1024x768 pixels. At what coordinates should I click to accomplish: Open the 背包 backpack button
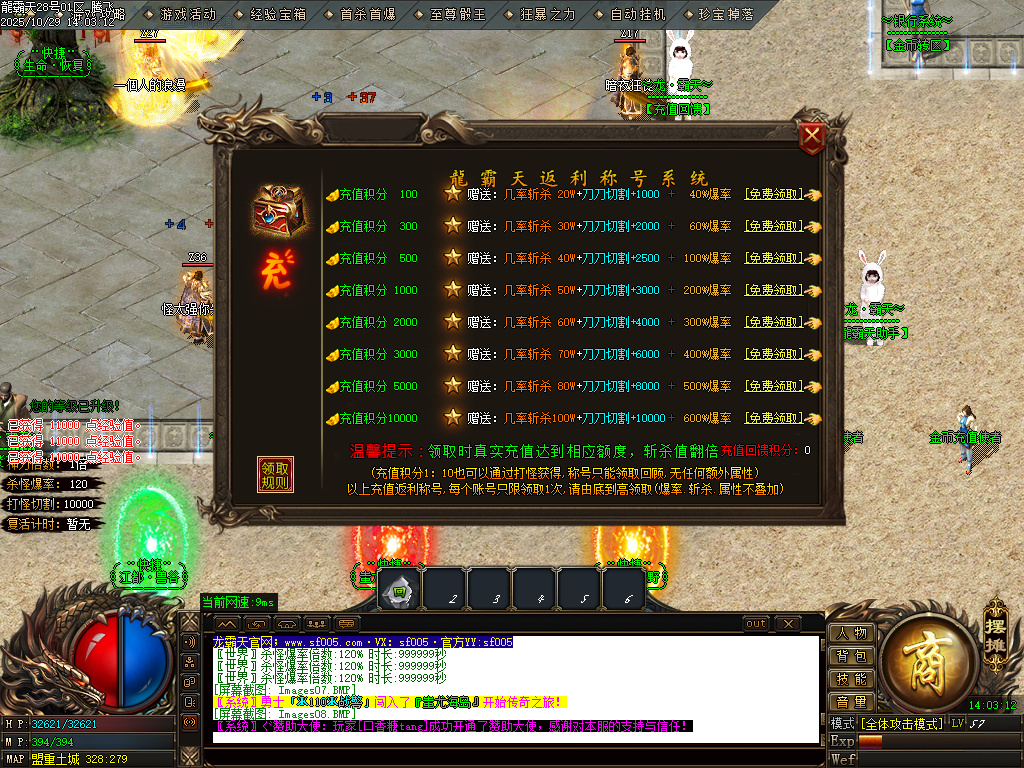click(x=851, y=656)
